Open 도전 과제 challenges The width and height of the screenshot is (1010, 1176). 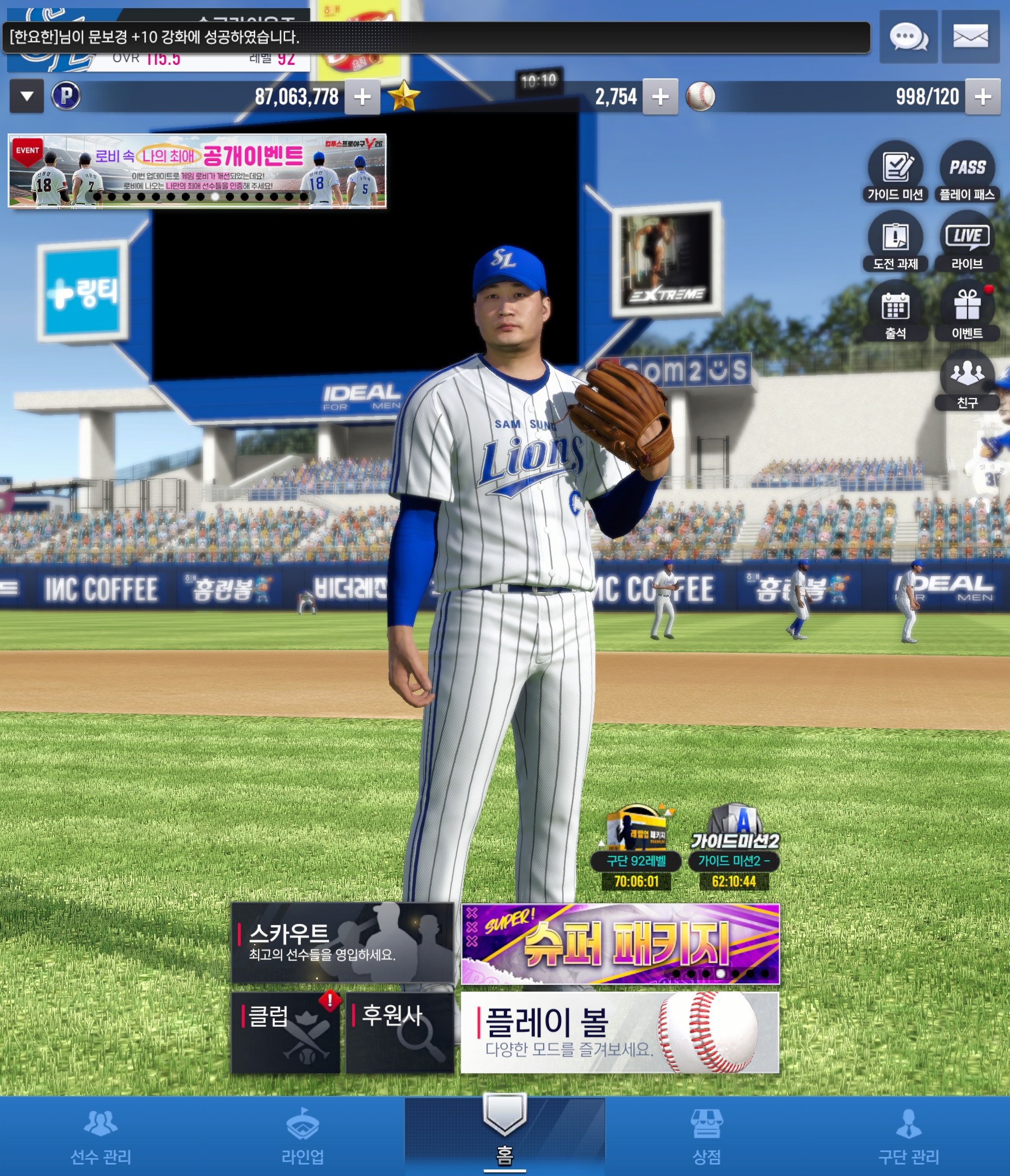coord(895,241)
